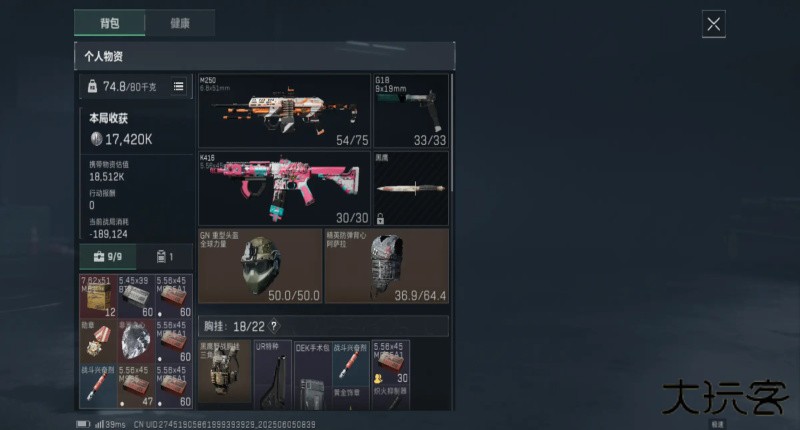The width and height of the screenshot is (800, 430).
Task: Select the 7.62x51 ammo crate item
Action: pyautogui.click(x=97, y=296)
